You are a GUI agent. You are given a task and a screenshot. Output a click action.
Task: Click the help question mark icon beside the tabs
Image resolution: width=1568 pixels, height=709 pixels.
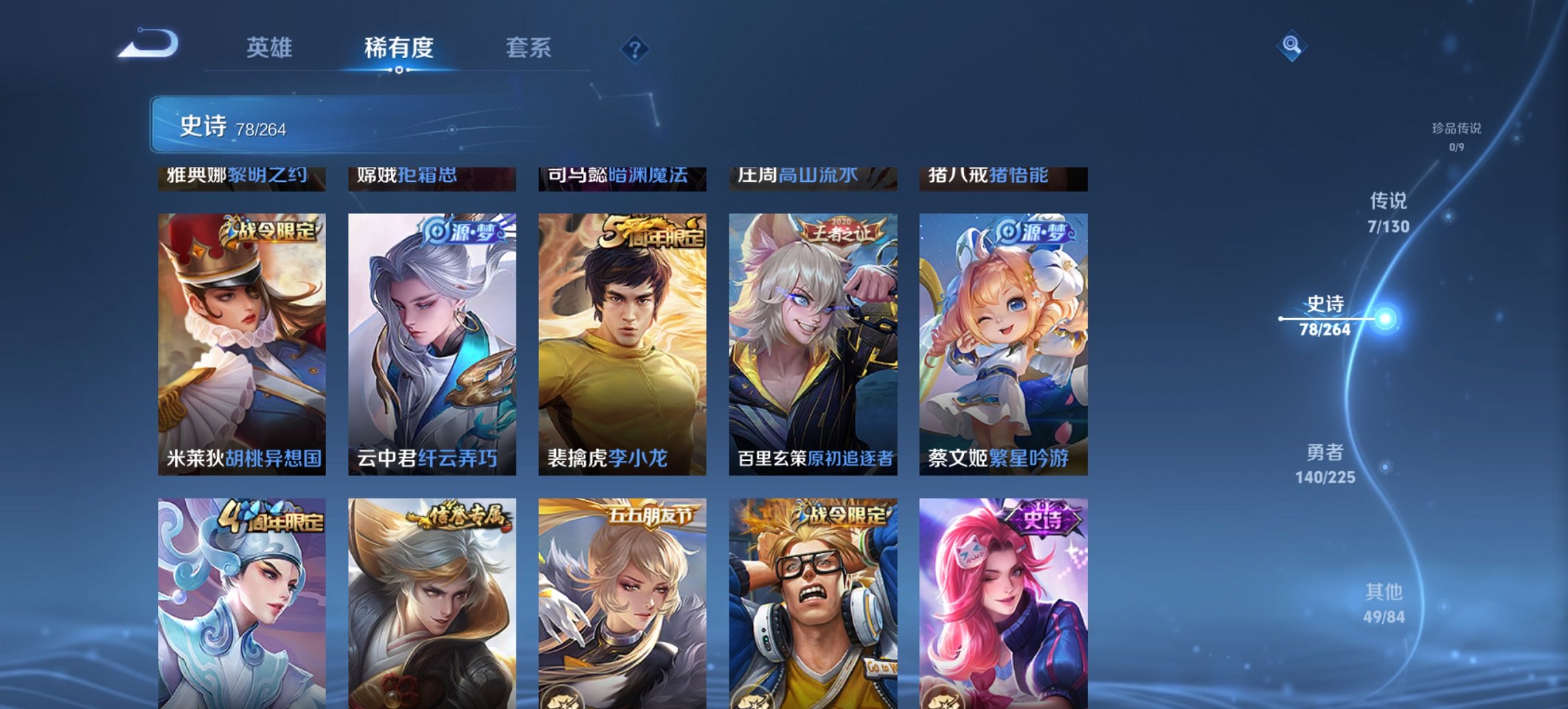(x=635, y=48)
